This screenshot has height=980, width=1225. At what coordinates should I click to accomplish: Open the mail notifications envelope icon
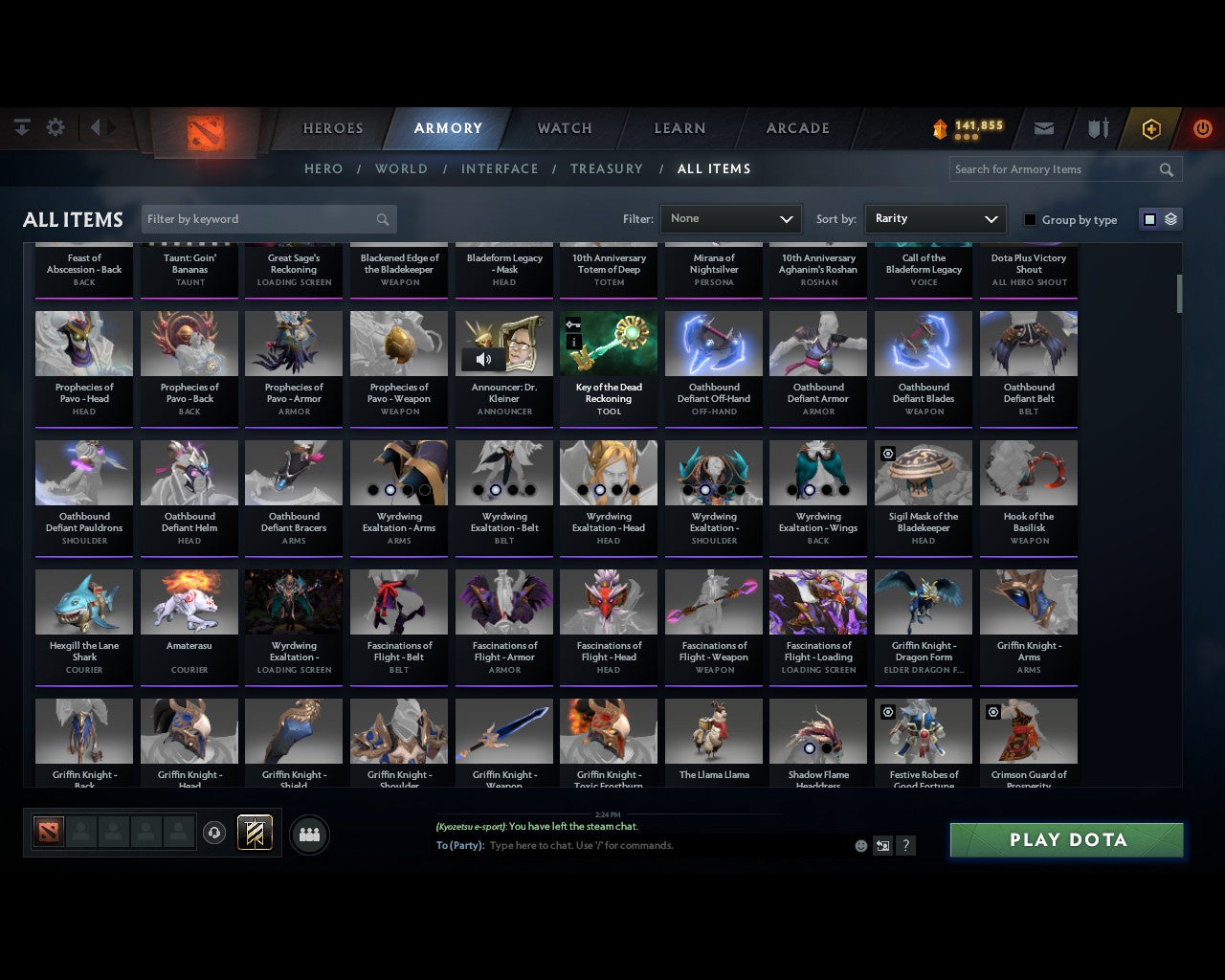click(x=1043, y=127)
